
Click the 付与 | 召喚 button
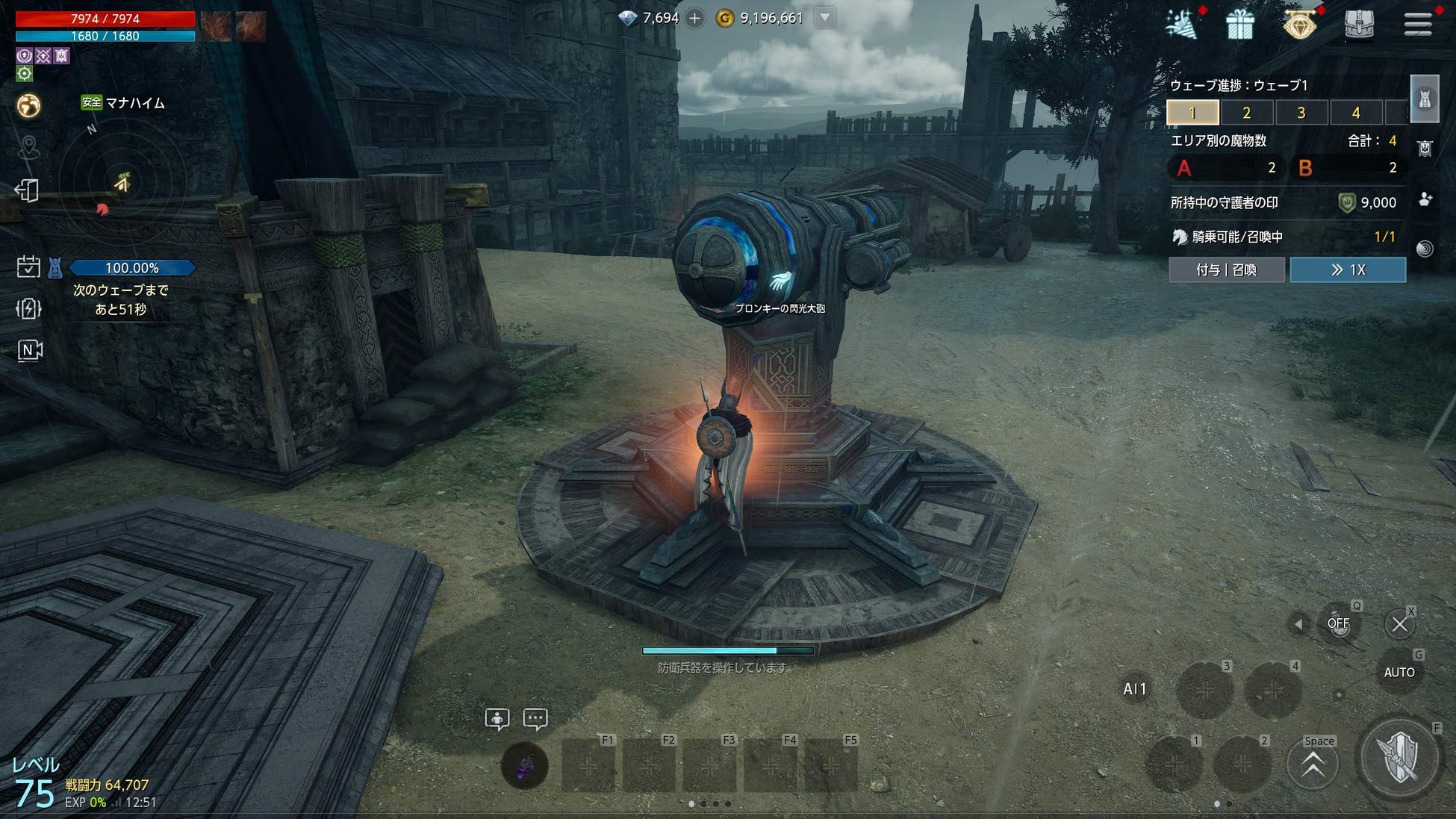(1226, 270)
